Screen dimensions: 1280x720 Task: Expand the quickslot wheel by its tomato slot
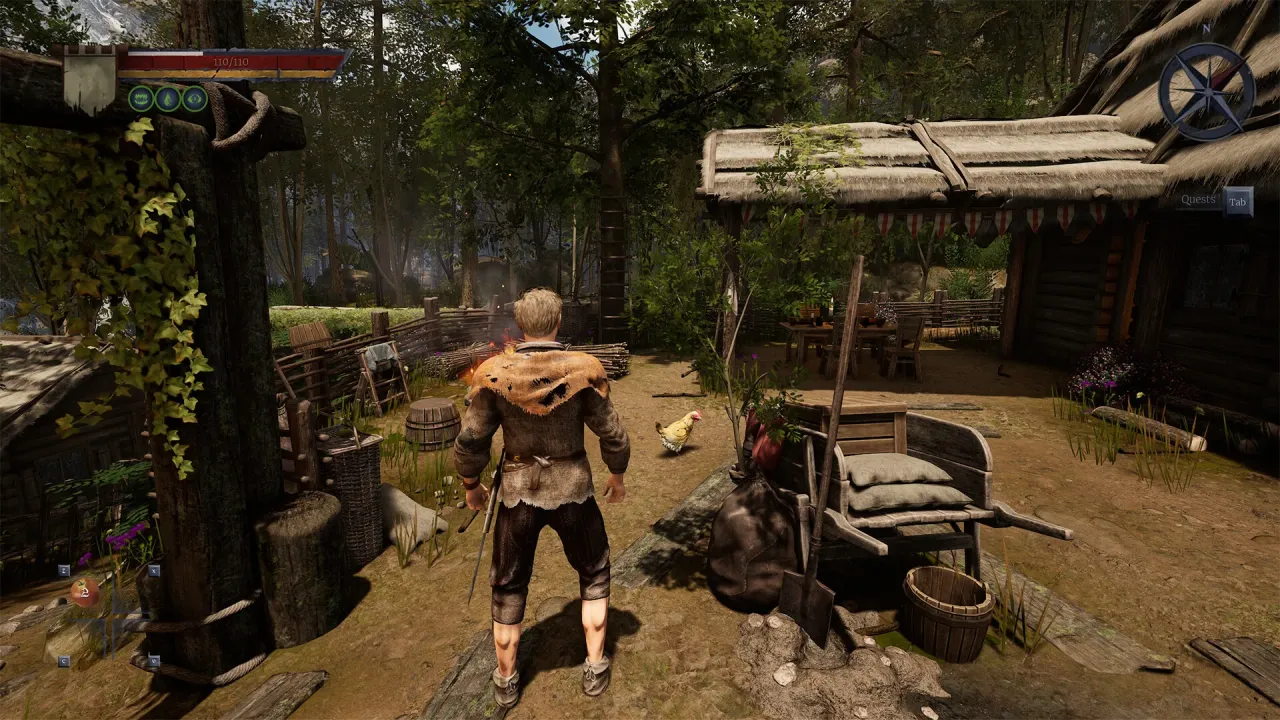tap(85, 592)
